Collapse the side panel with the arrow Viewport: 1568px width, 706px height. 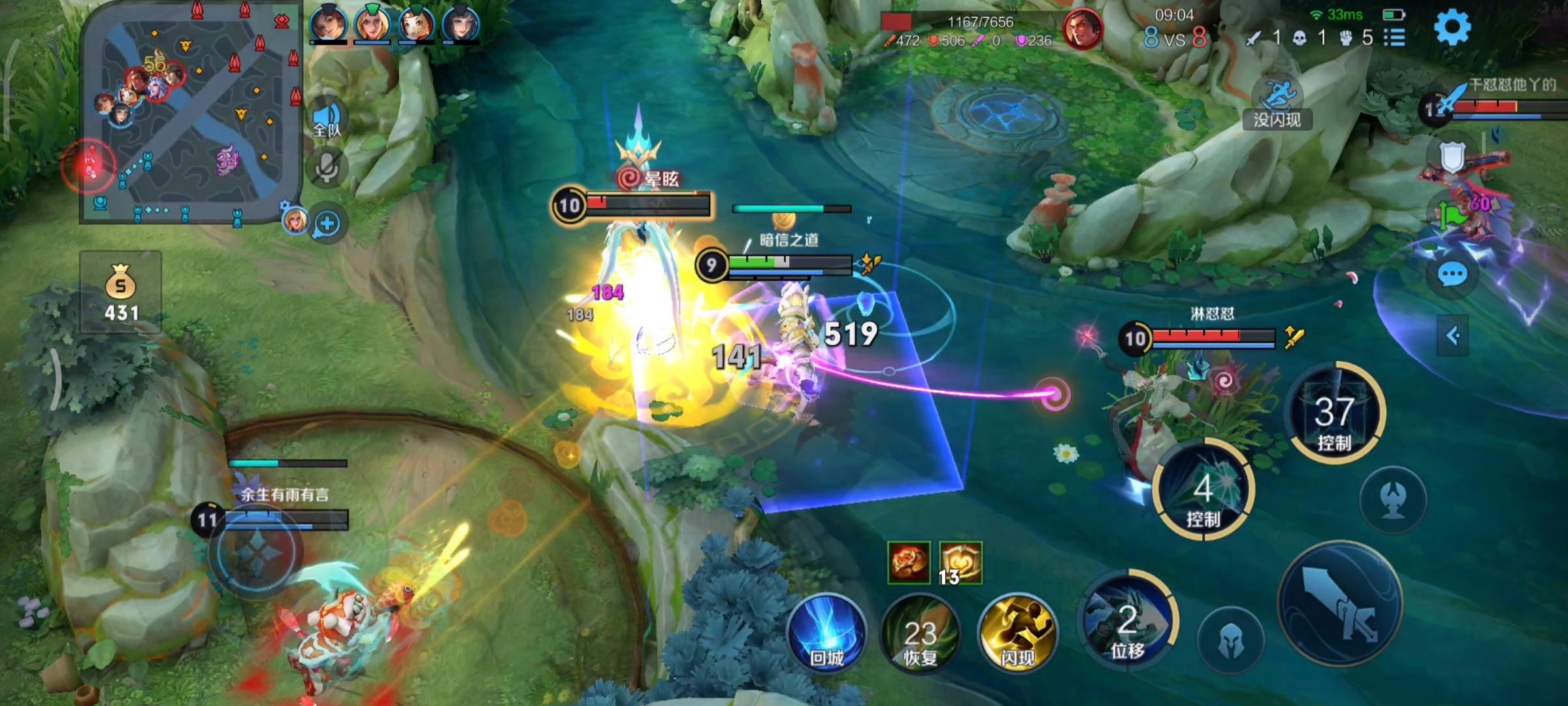(1452, 336)
